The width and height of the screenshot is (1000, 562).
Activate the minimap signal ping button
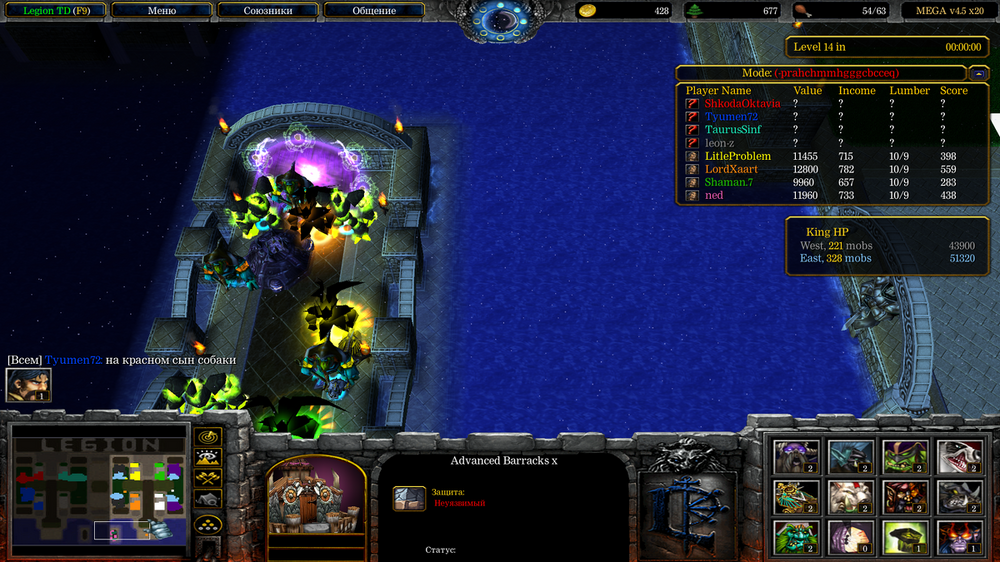[x=208, y=437]
